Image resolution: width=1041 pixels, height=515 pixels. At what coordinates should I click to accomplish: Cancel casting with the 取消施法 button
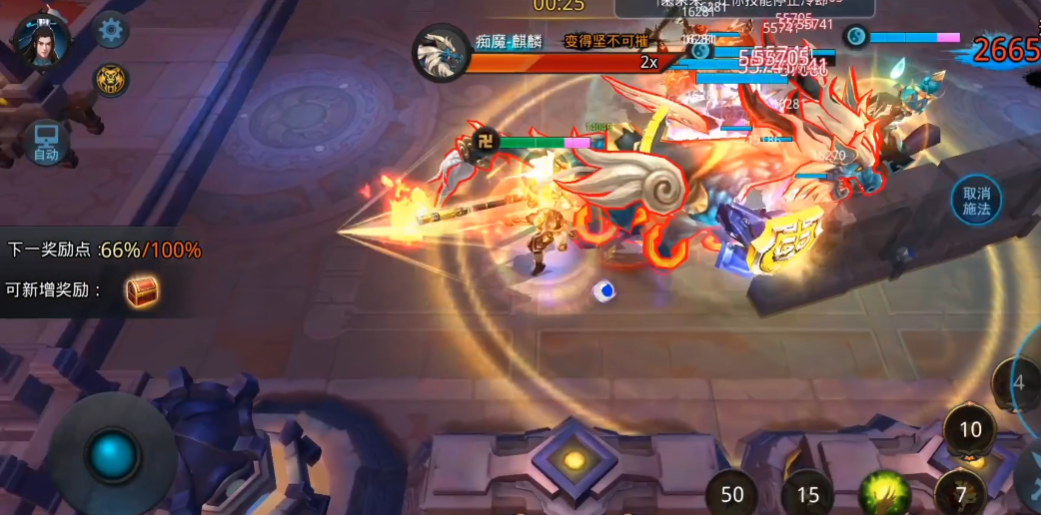pyautogui.click(x=976, y=200)
